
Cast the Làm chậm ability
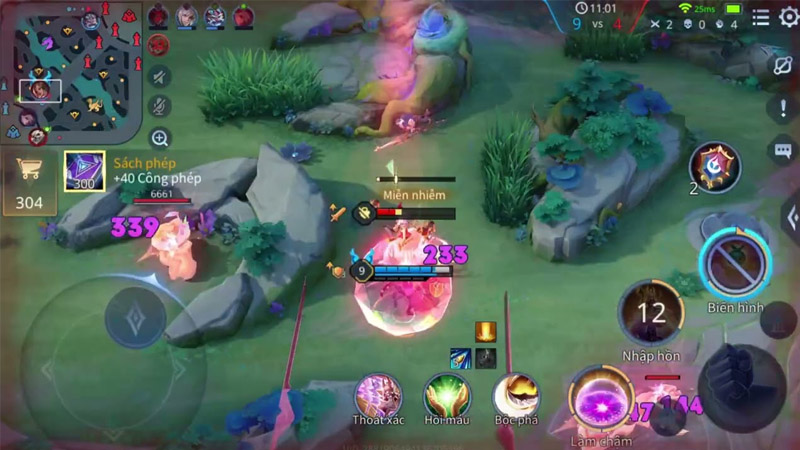tap(601, 400)
